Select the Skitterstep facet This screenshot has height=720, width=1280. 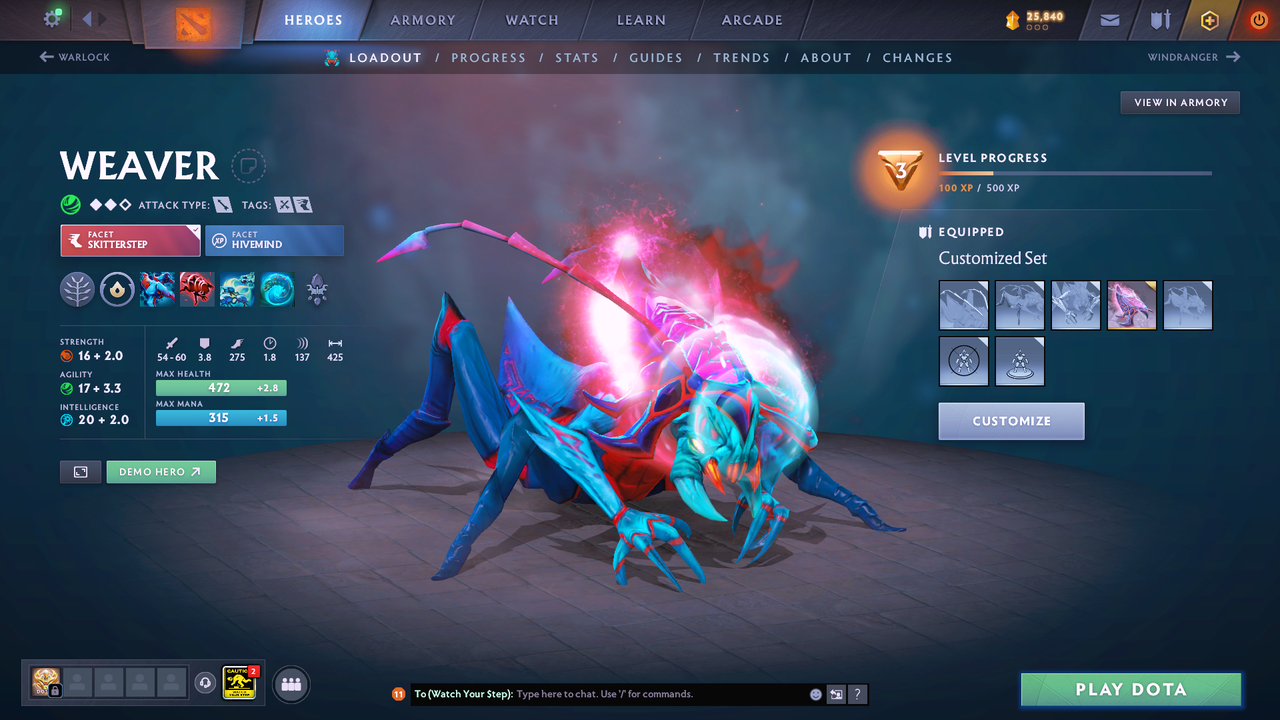(x=130, y=240)
